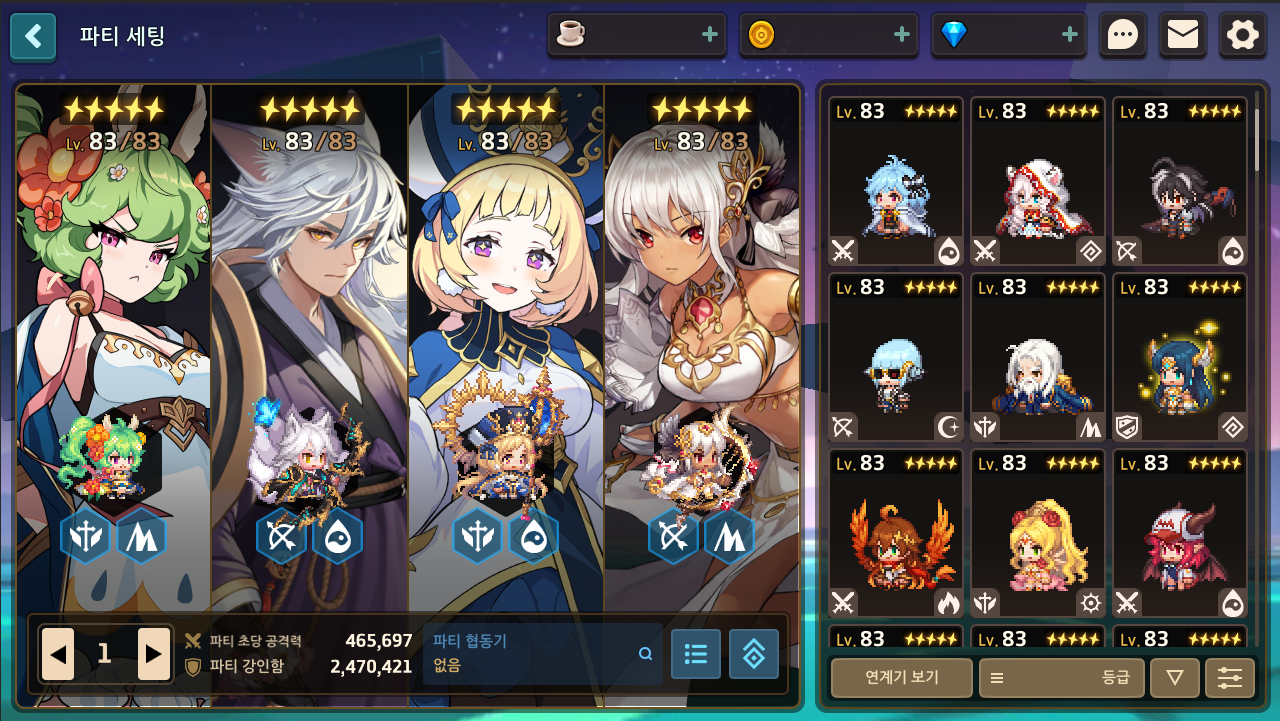This screenshot has height=721, width=1280.
Task: Open the chat bubble
Action: tap(1123, 36)
